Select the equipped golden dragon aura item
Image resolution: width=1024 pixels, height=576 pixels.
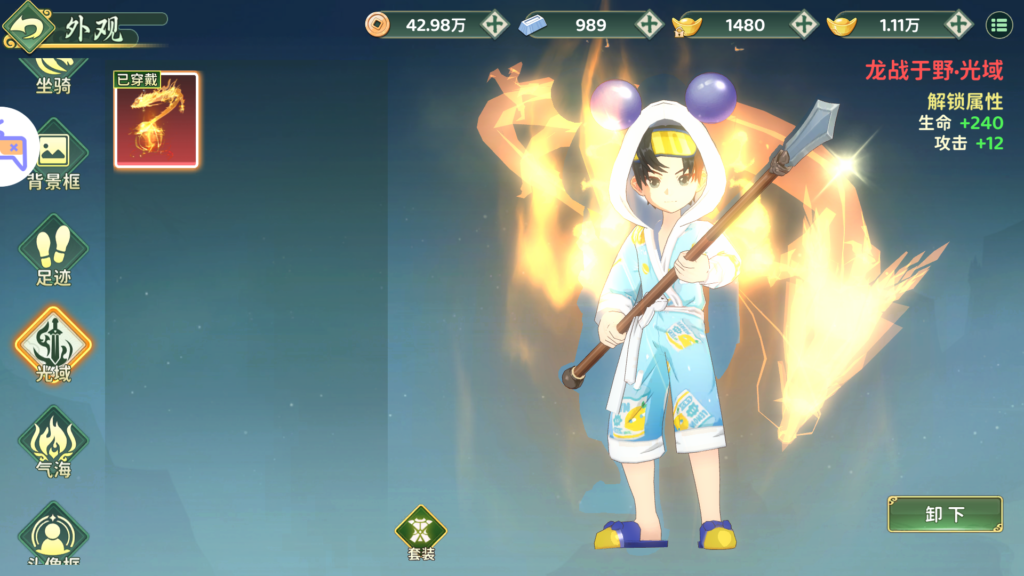pyautogui.click(x=156, y=120)
